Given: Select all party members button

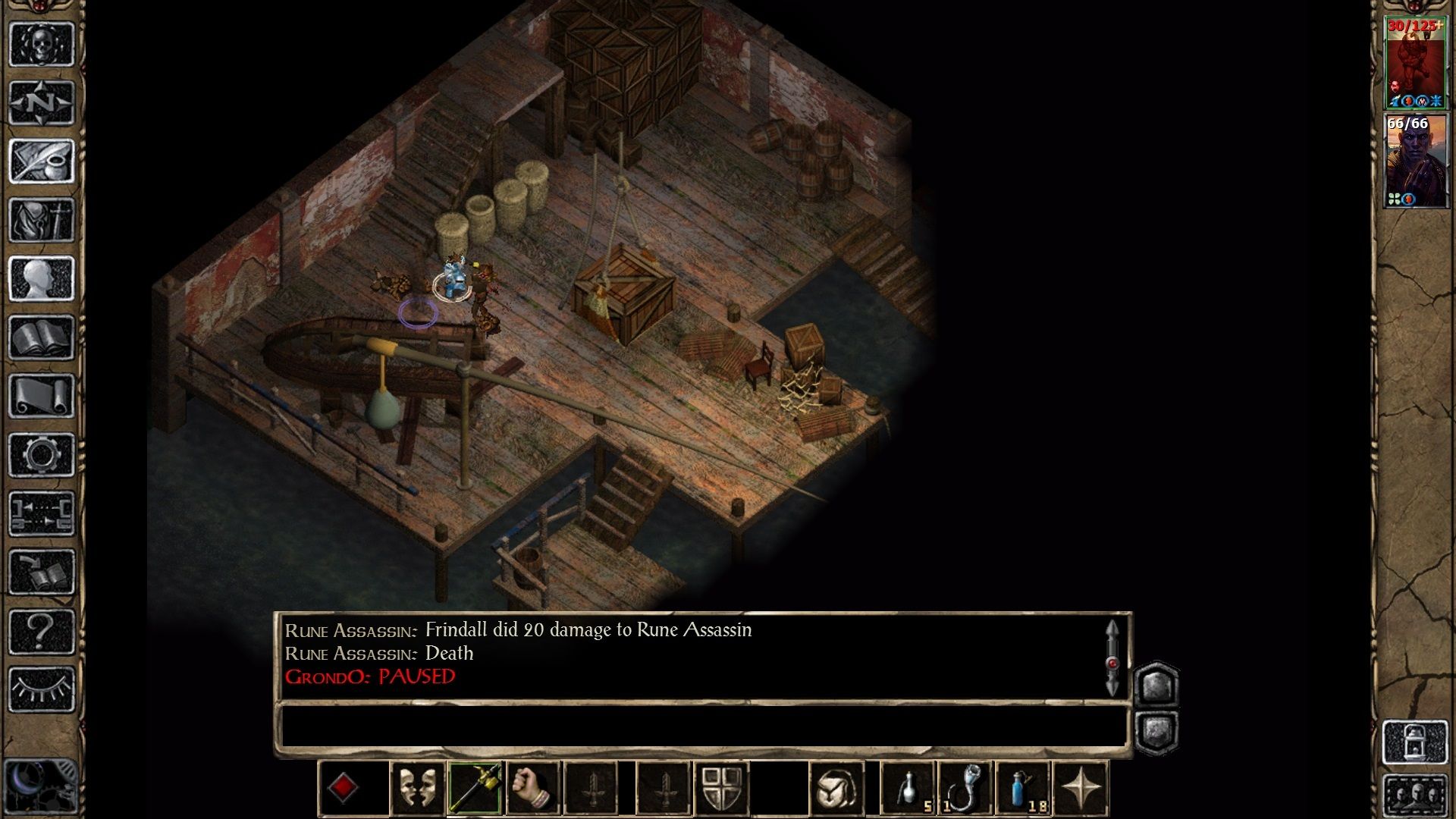Looking at the screenshot, I should click(1415, 795).
